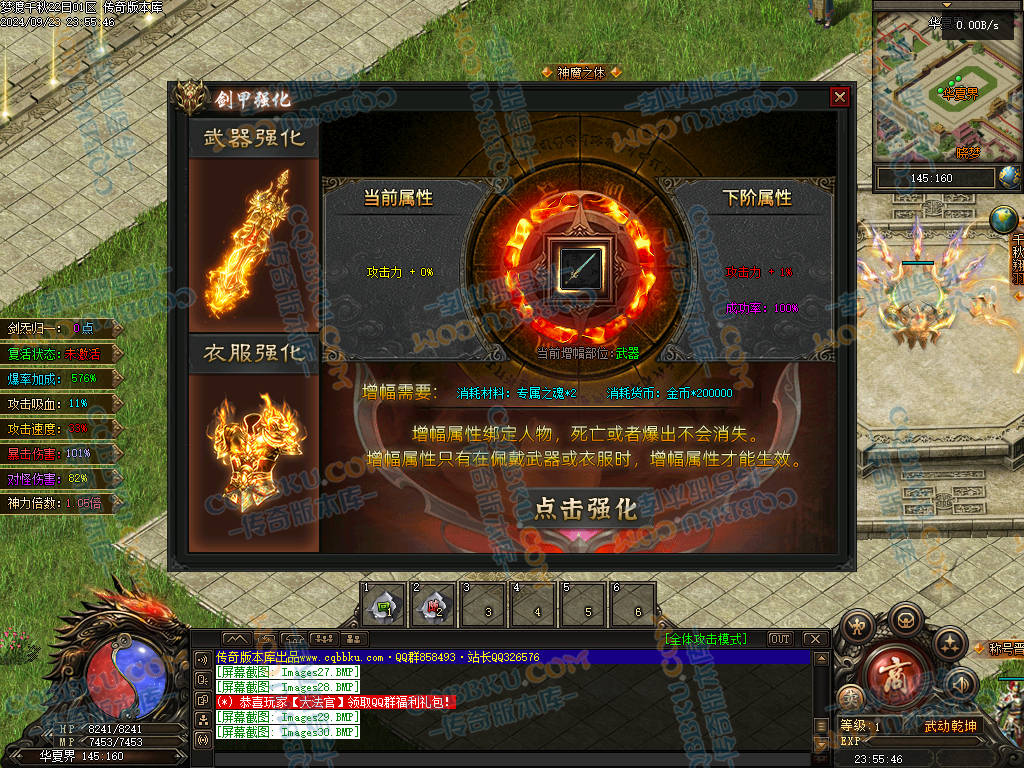This screenshot has width=1024, height=768.
Task: Use the red potion in hotbar slot 2
Action: coord(433,605)
